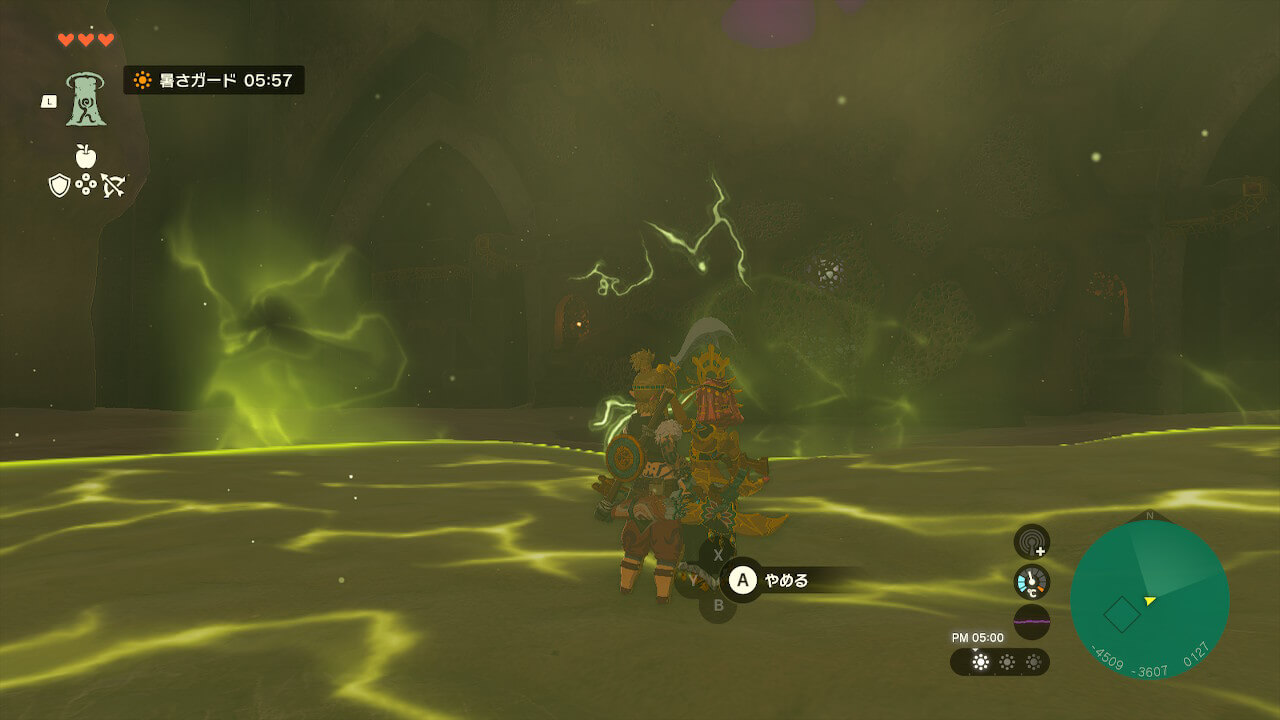The width and height of the screenshot is (1280, 720).
Task: Open the shield quick-select icon
Action: tap(59, 185)
